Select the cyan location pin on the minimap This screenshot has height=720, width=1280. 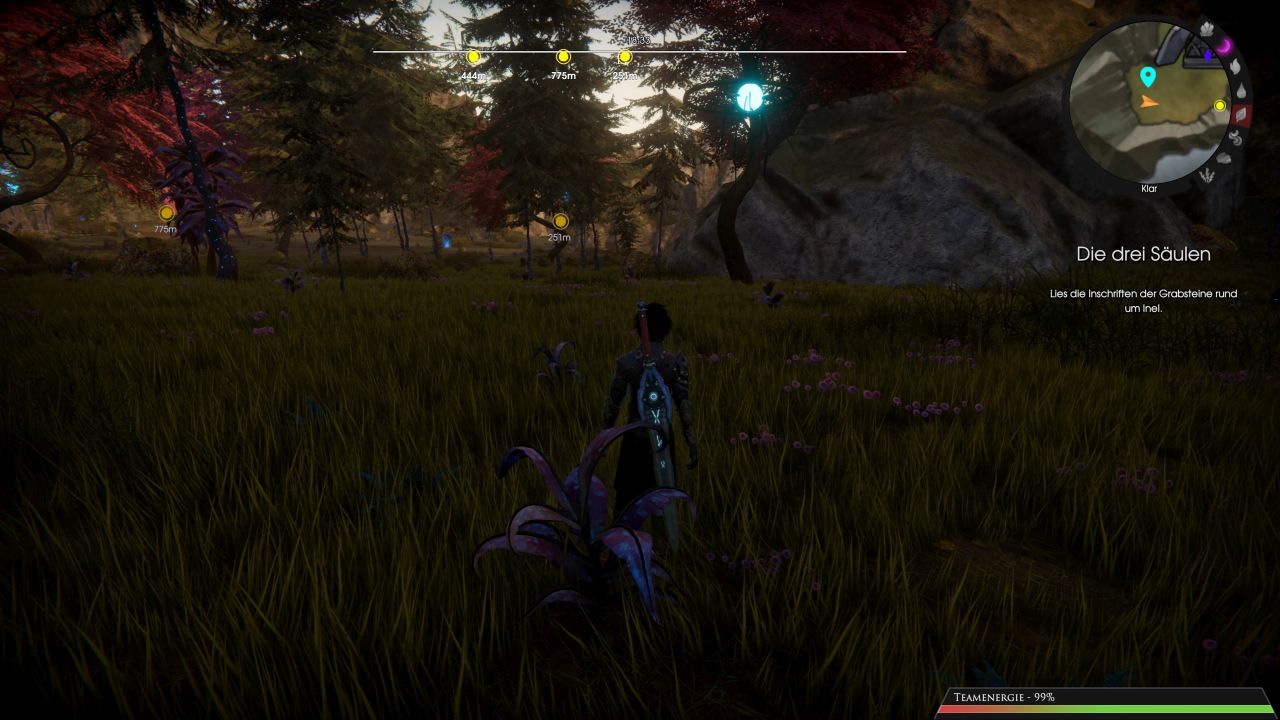pos(1147,76)
